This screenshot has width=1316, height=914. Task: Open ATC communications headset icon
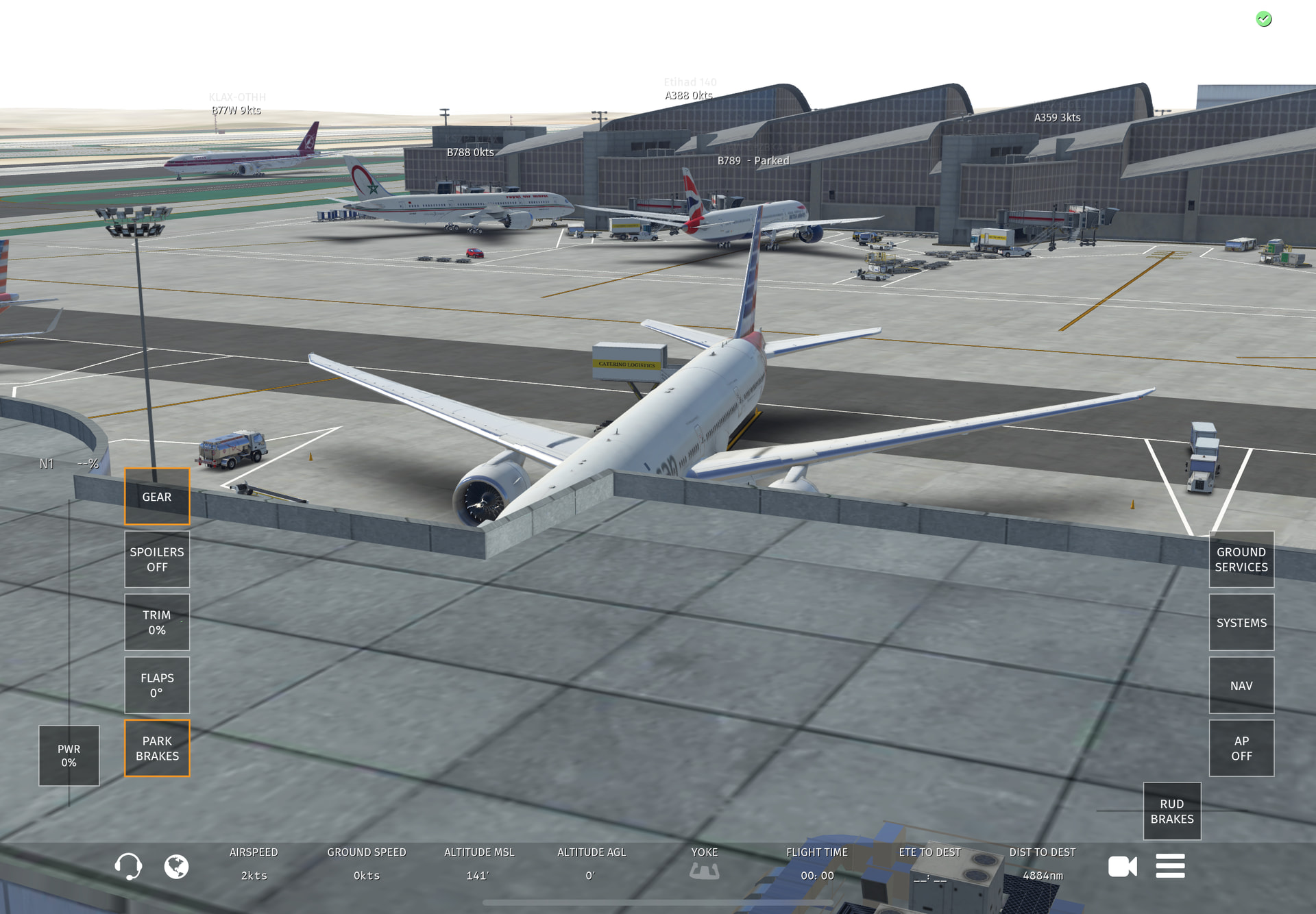click(128, 867)
